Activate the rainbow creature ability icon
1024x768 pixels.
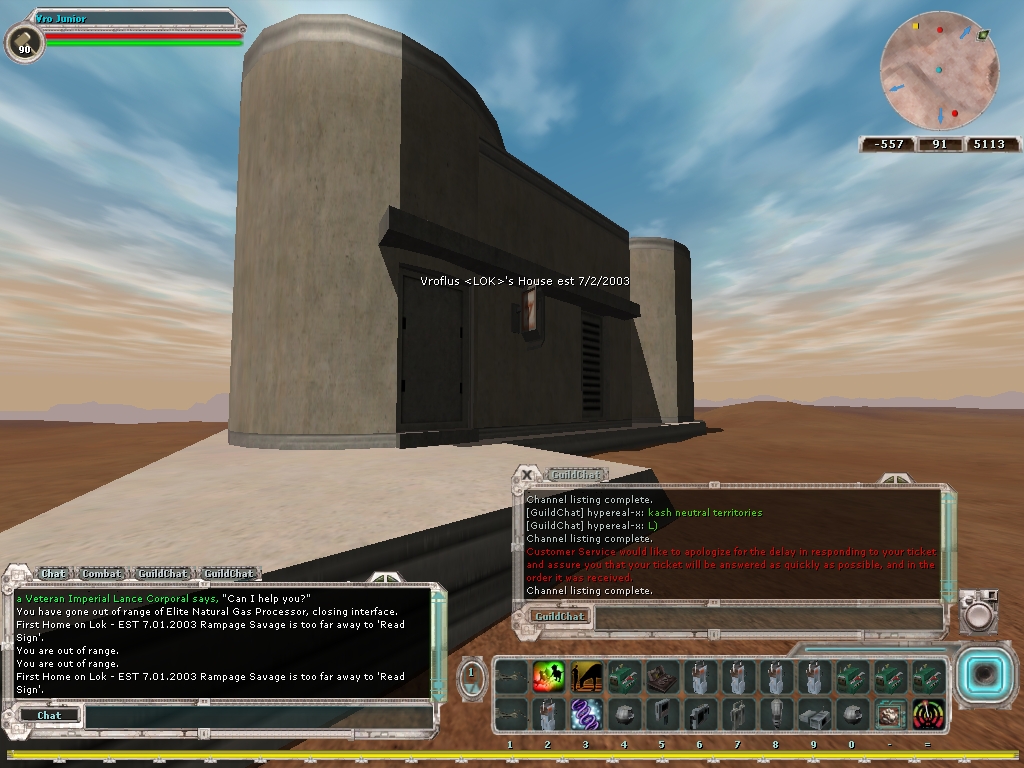pyautogui.click(x=548, y=677)
